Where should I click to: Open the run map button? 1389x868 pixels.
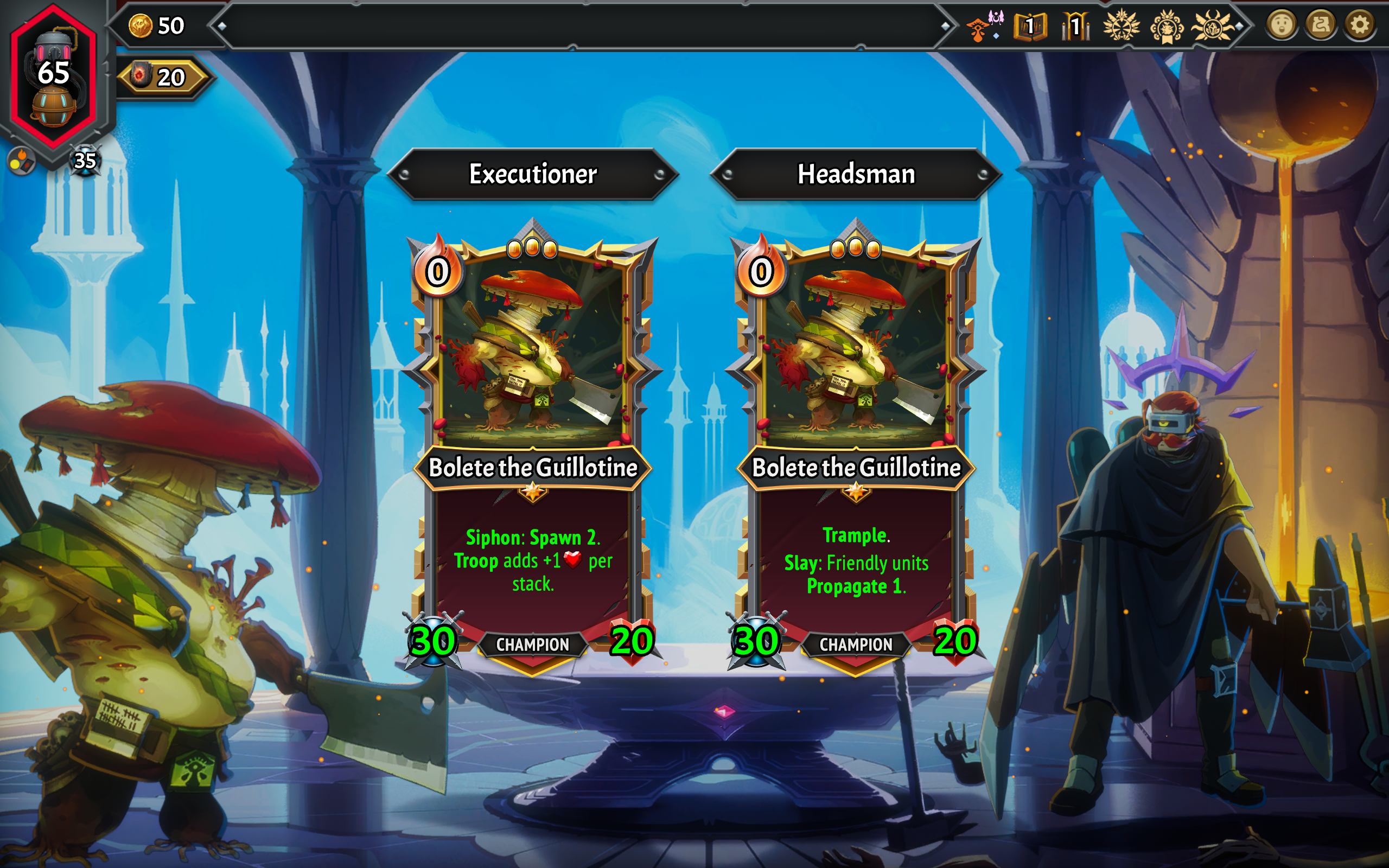(1321, 25)
